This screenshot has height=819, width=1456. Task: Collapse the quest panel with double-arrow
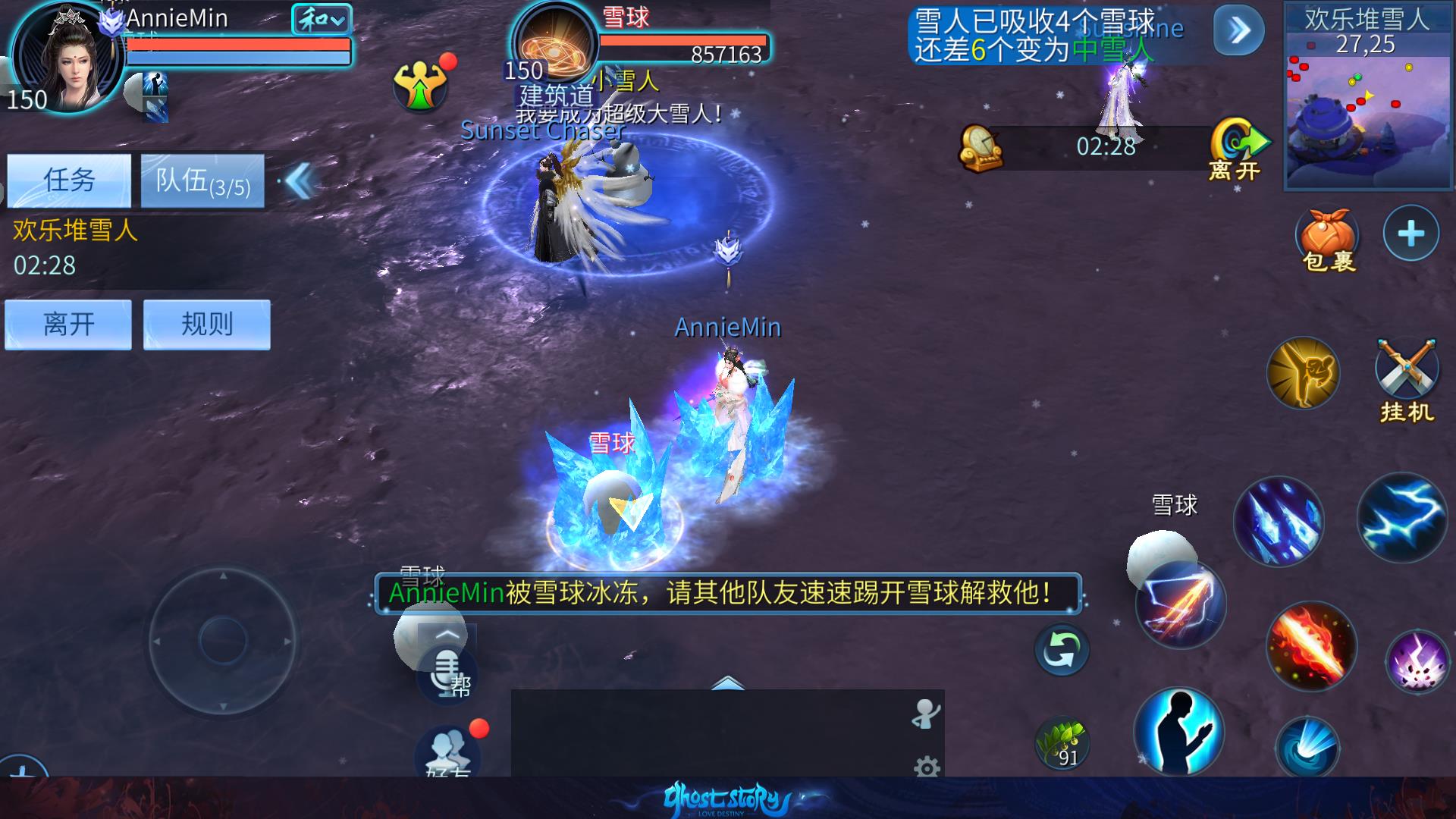tap(300, 182)
